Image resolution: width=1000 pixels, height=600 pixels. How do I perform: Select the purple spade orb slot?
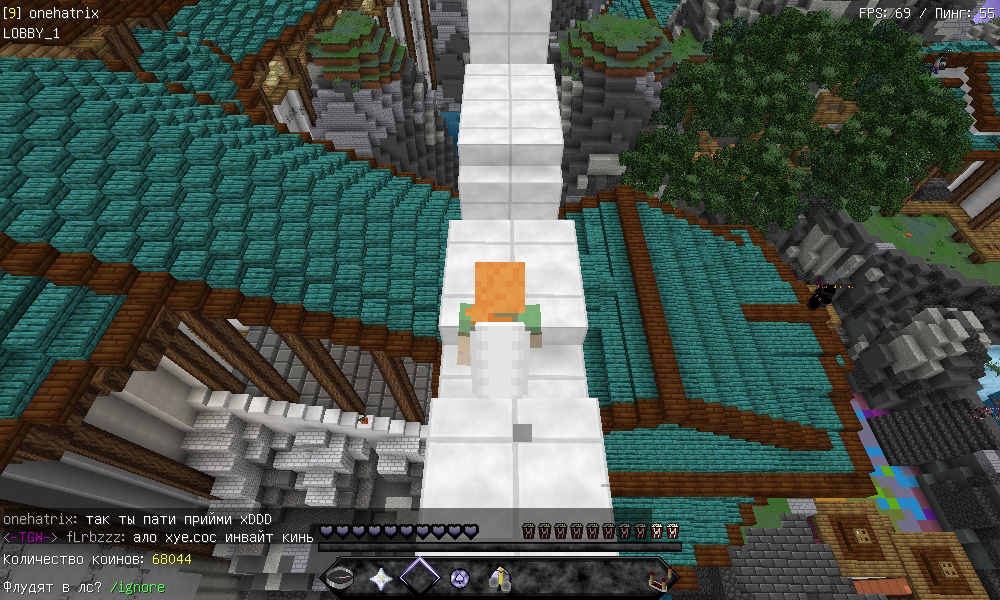459,578
